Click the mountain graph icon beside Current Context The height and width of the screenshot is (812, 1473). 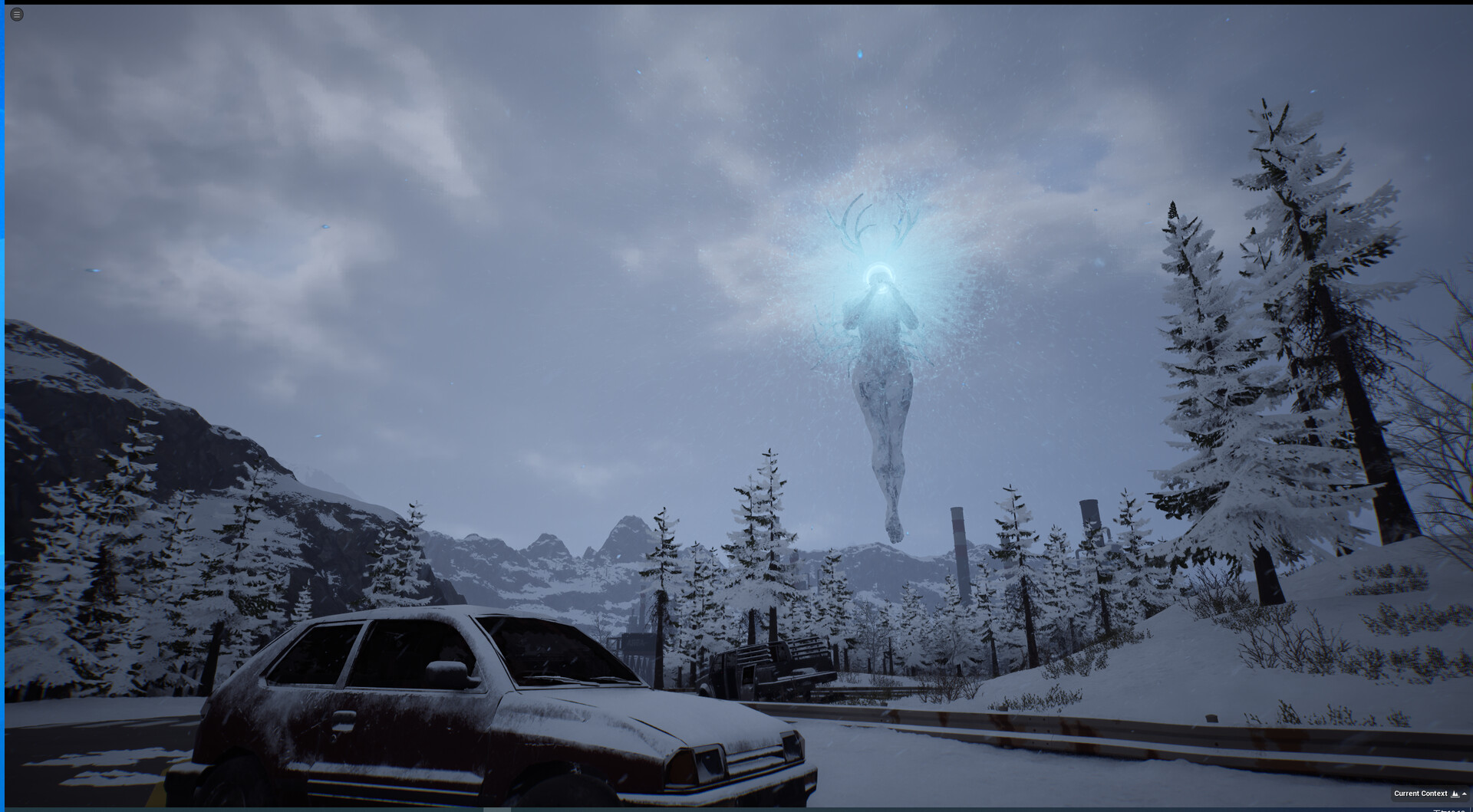(x=1454, y=794)
